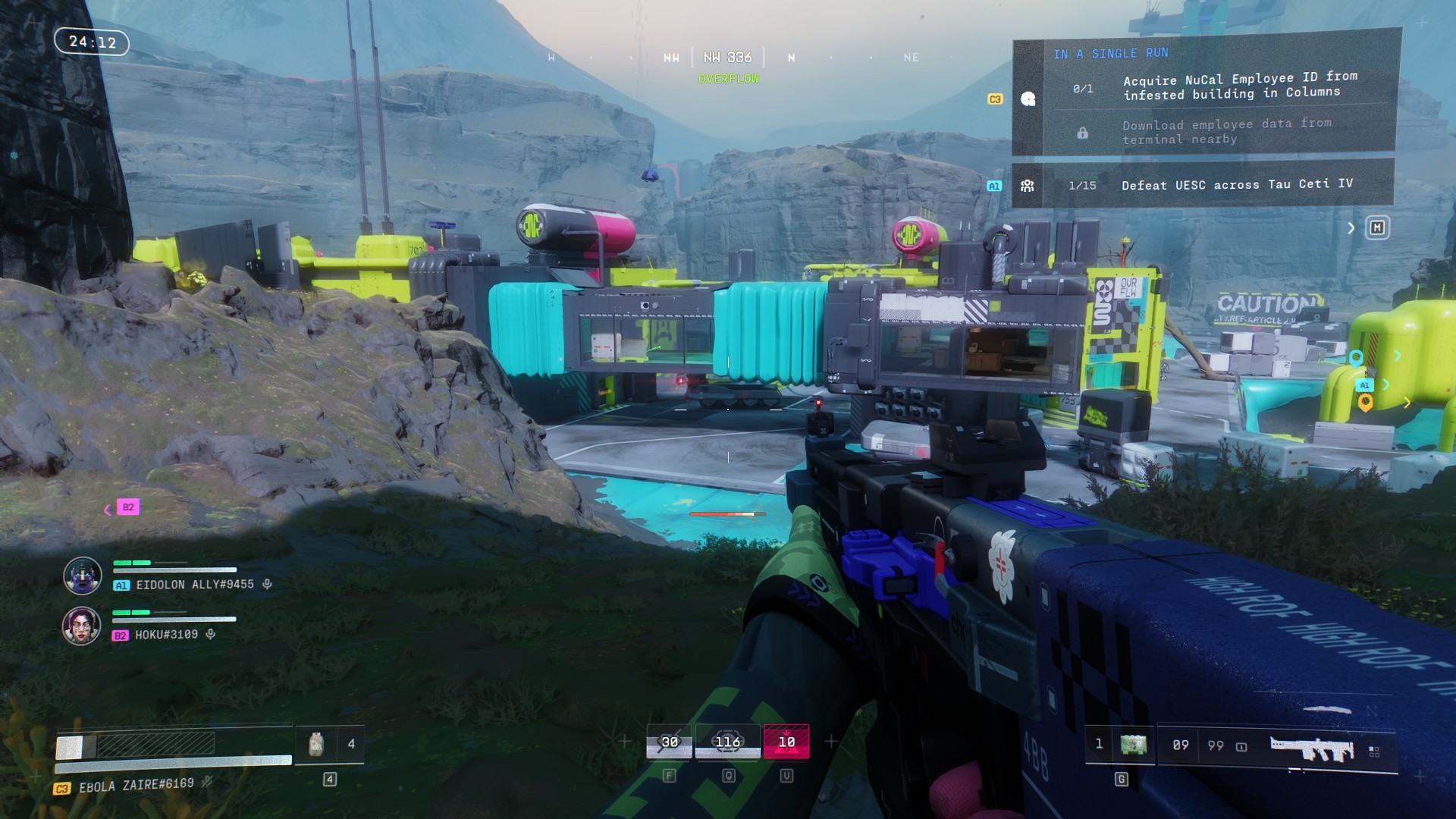Activate the pink ability slot showing 10
Viewport: 1456px width, 819px height.
tap(786, 742)
